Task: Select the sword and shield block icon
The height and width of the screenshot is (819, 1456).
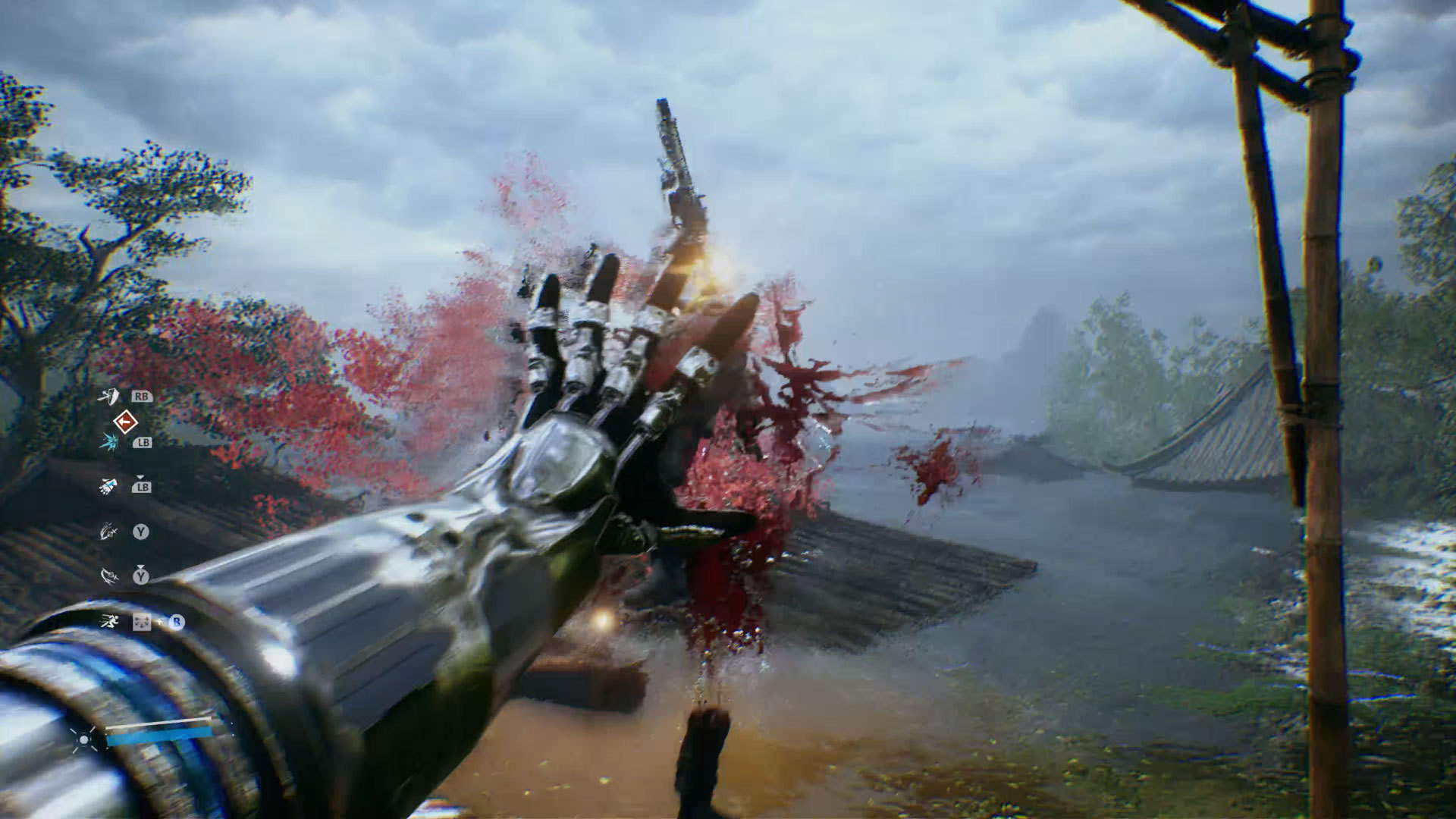Action: click(110, 396)
